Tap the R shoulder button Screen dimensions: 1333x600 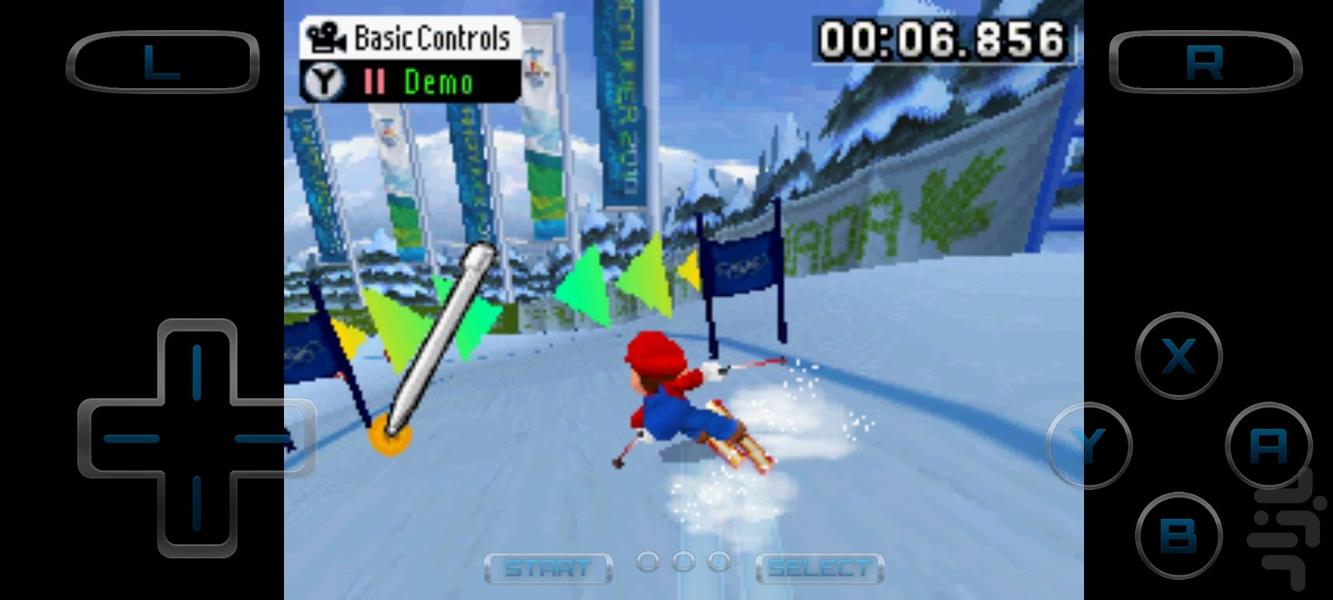click(1205, 62)
